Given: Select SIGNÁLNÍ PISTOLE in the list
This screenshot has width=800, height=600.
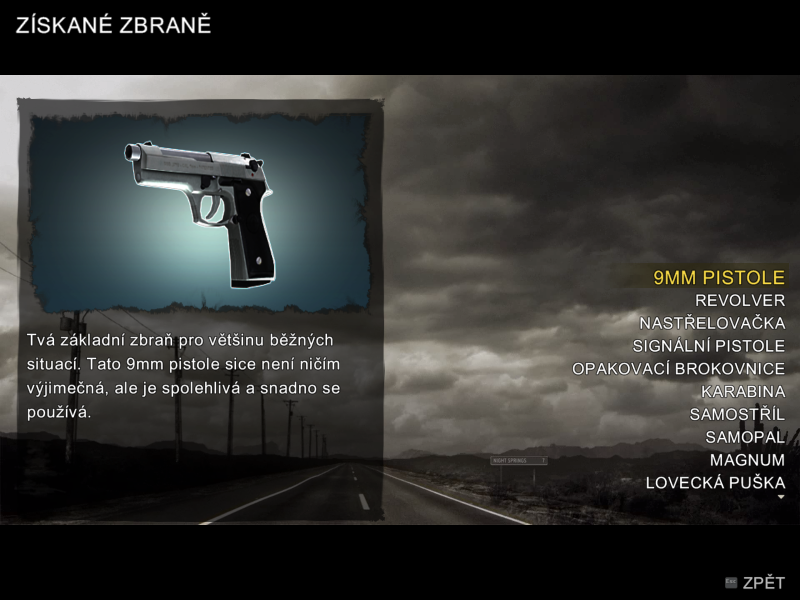Looking at the screenshot, I should 708,346.
